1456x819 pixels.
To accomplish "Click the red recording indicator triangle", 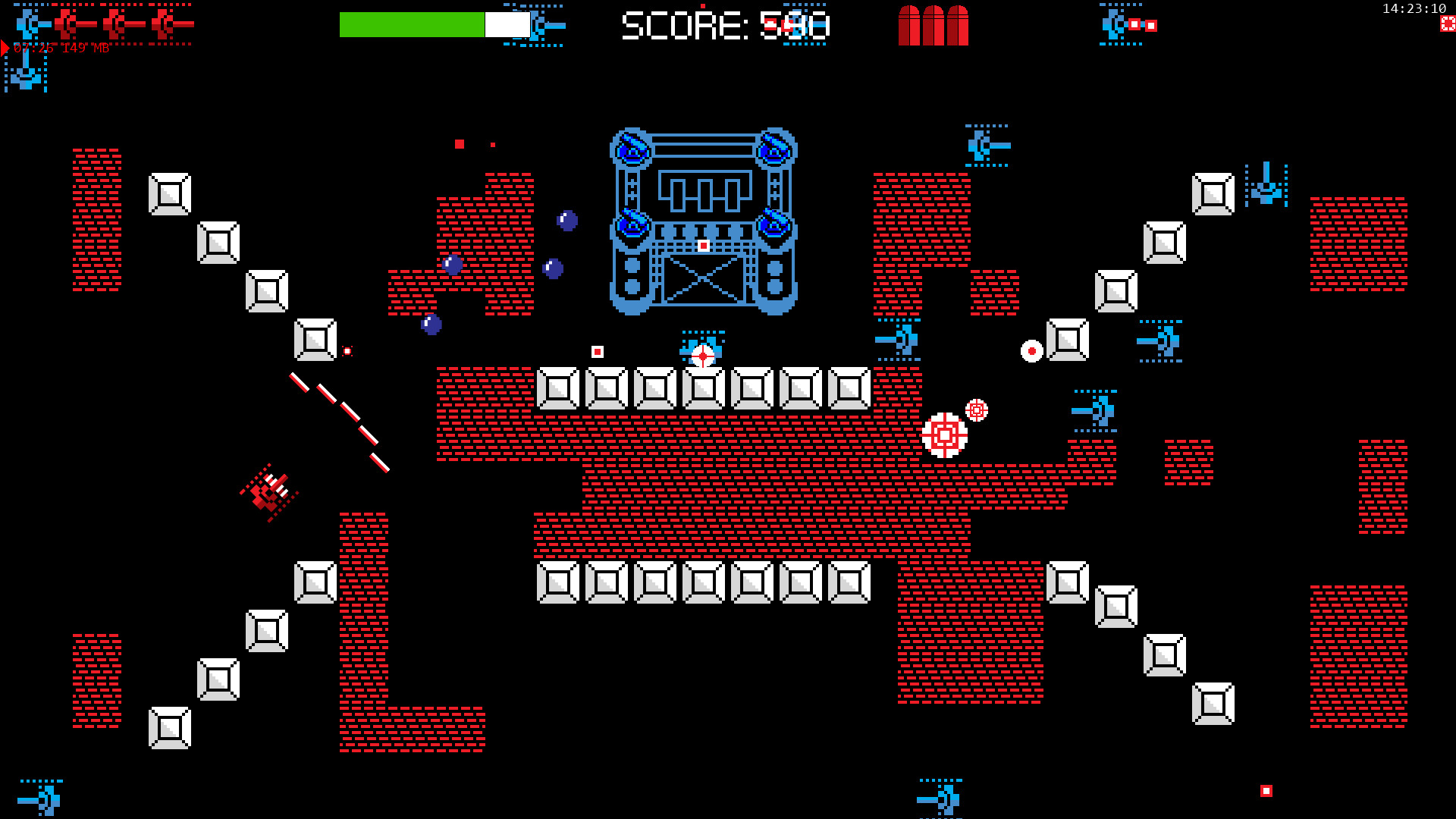I will 6,49.
